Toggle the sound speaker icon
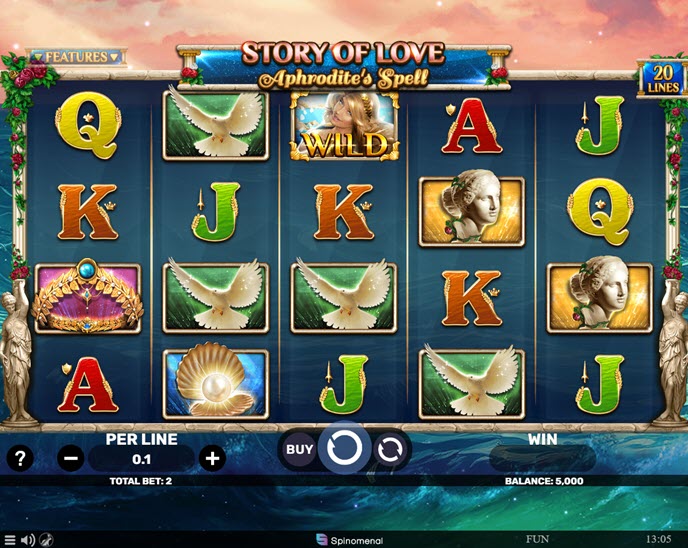688x548 pixels. click(x=27, y=540)
